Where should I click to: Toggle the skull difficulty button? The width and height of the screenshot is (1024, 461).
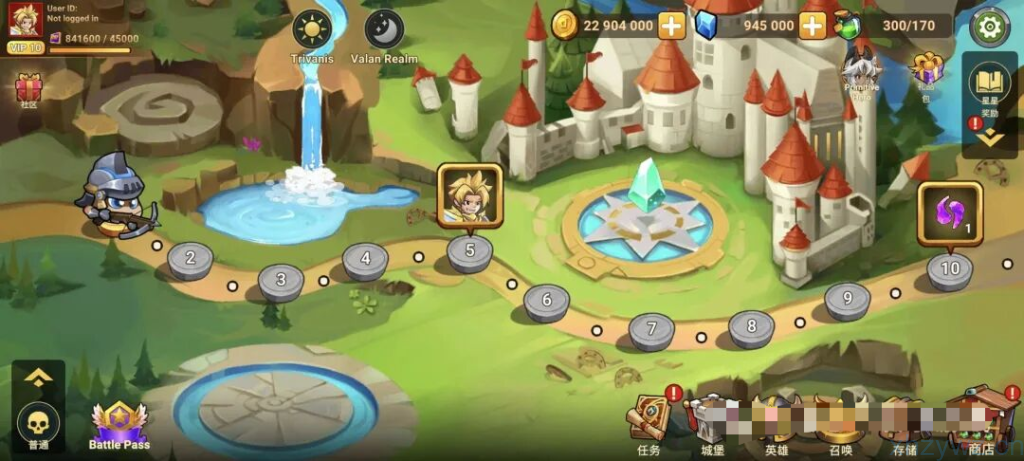click(38, 420)
